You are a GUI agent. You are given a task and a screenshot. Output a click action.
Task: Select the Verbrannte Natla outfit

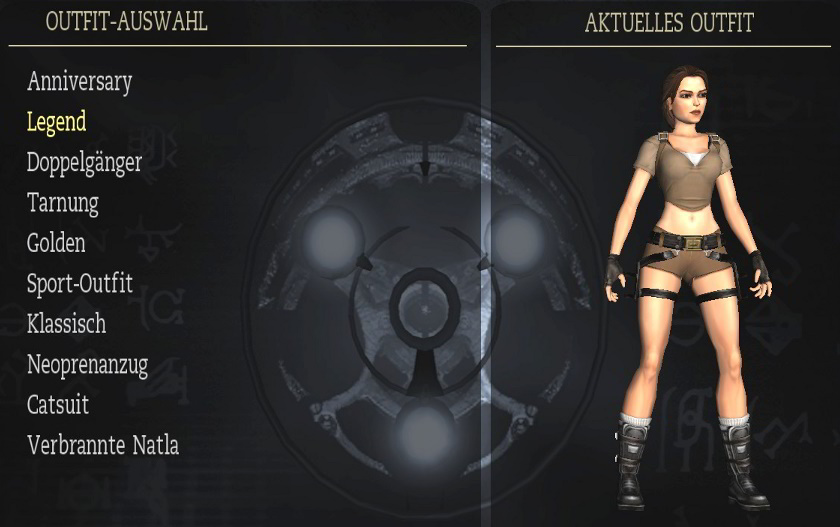103,445
